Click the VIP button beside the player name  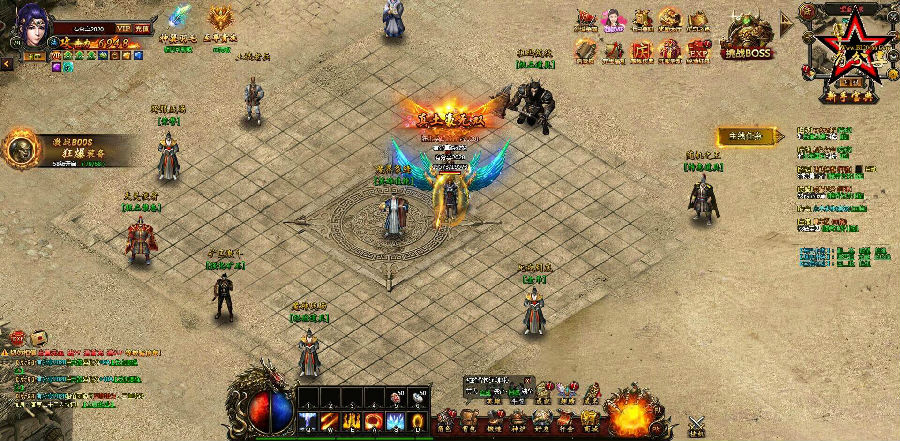pyautogui.click(x=123, y=28)
